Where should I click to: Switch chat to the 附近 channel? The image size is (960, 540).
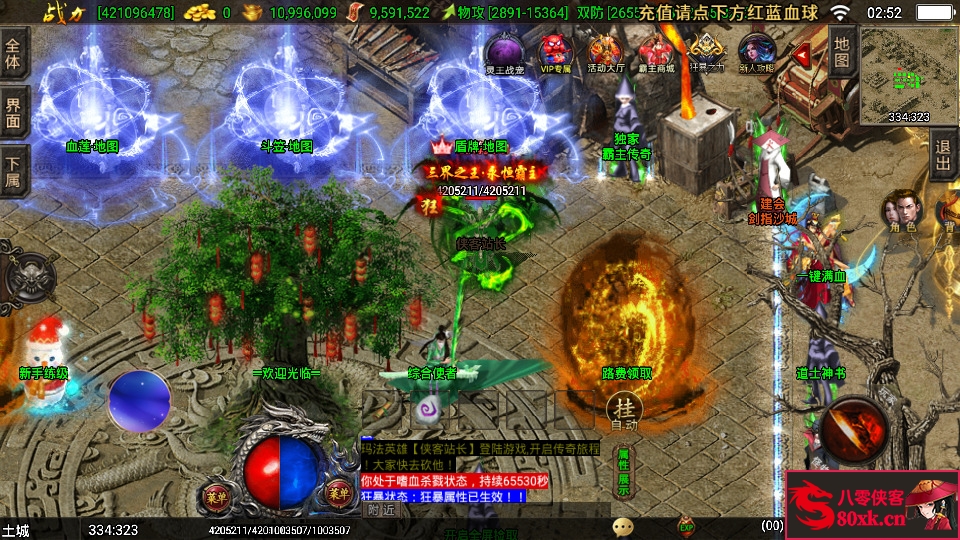[x=380, y=509]
